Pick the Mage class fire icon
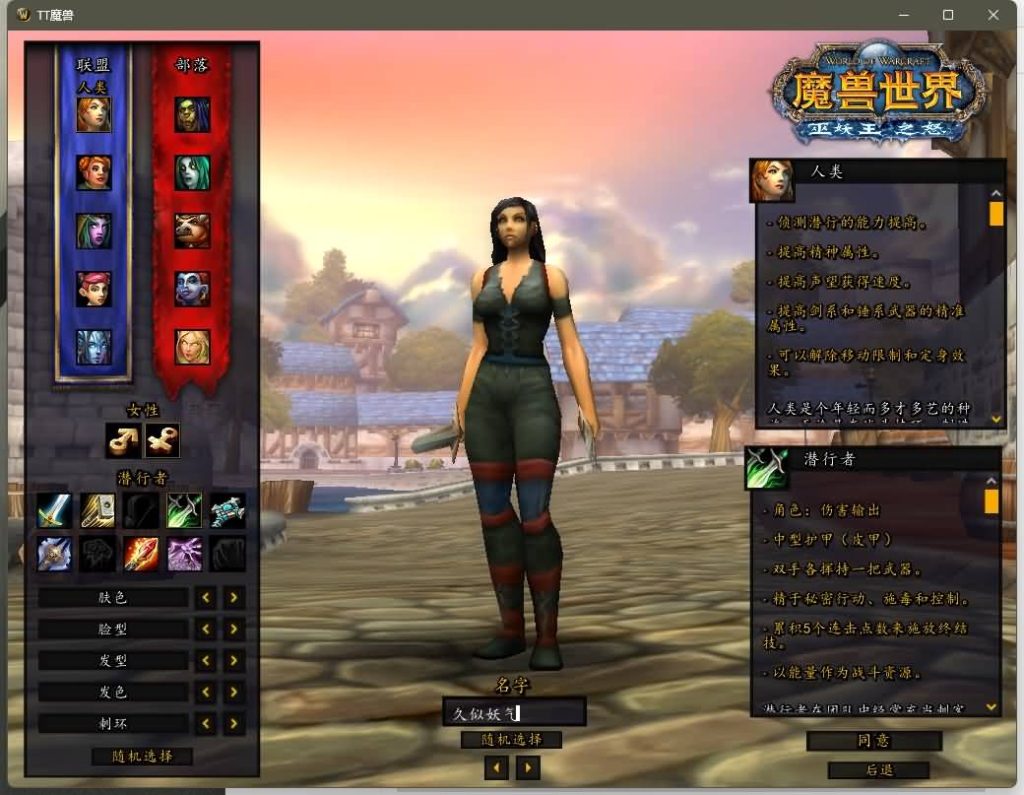1024x795 pixels. pos(141,553)
